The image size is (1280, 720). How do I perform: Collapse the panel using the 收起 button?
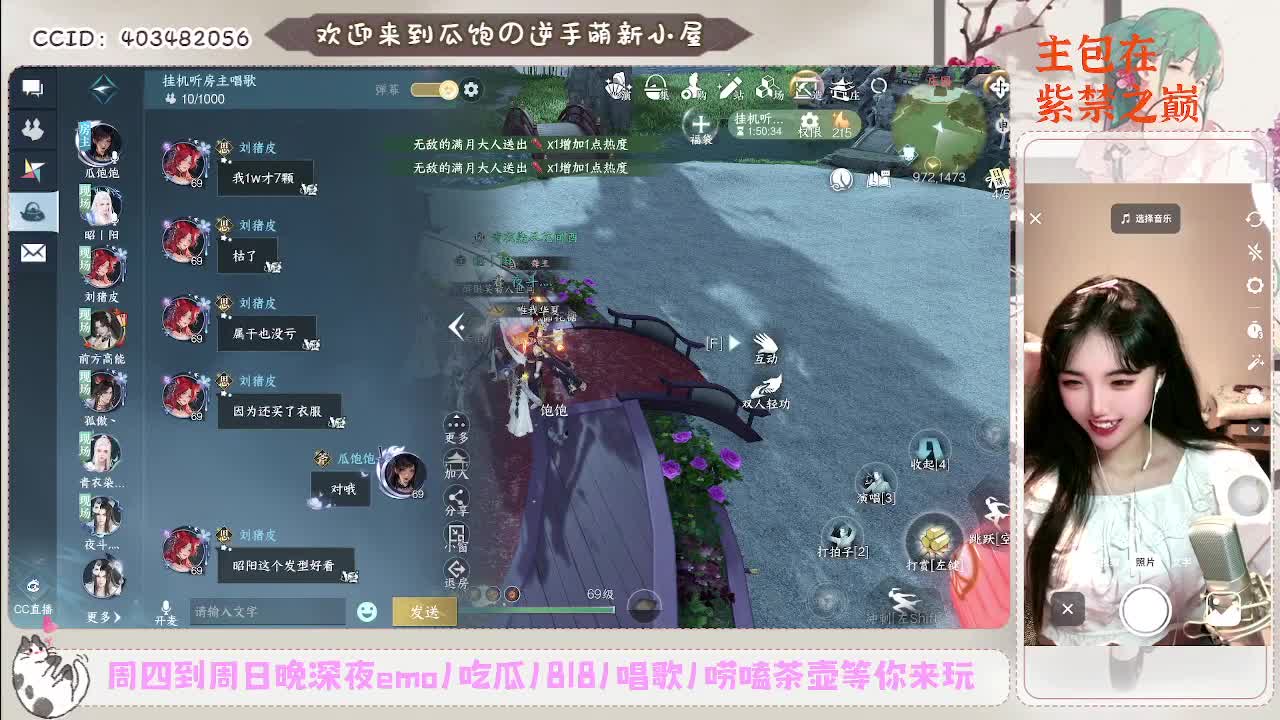(x=930, y=452)
